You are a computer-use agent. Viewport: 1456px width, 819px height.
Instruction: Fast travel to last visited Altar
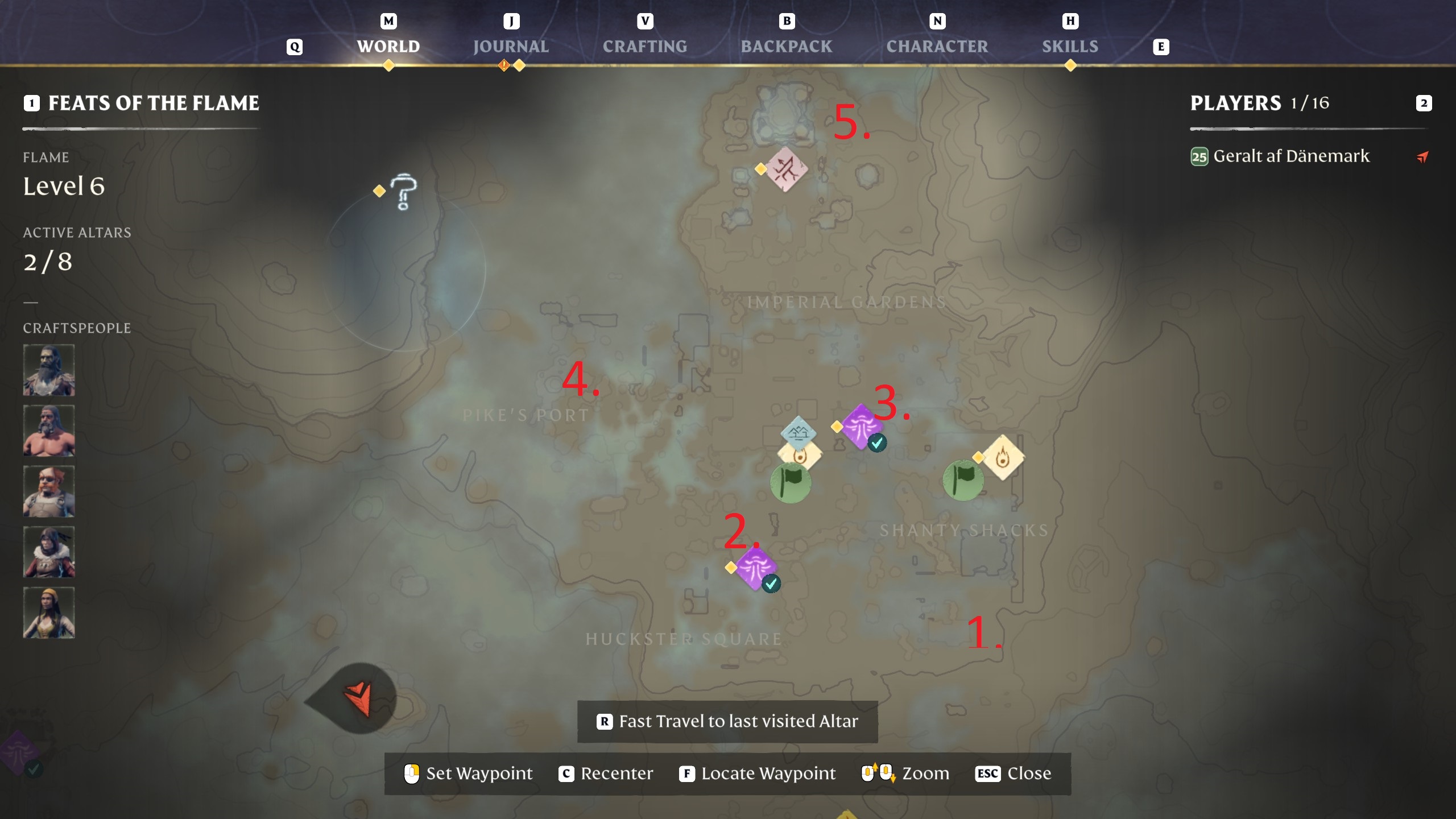click(x=727, y=721)
